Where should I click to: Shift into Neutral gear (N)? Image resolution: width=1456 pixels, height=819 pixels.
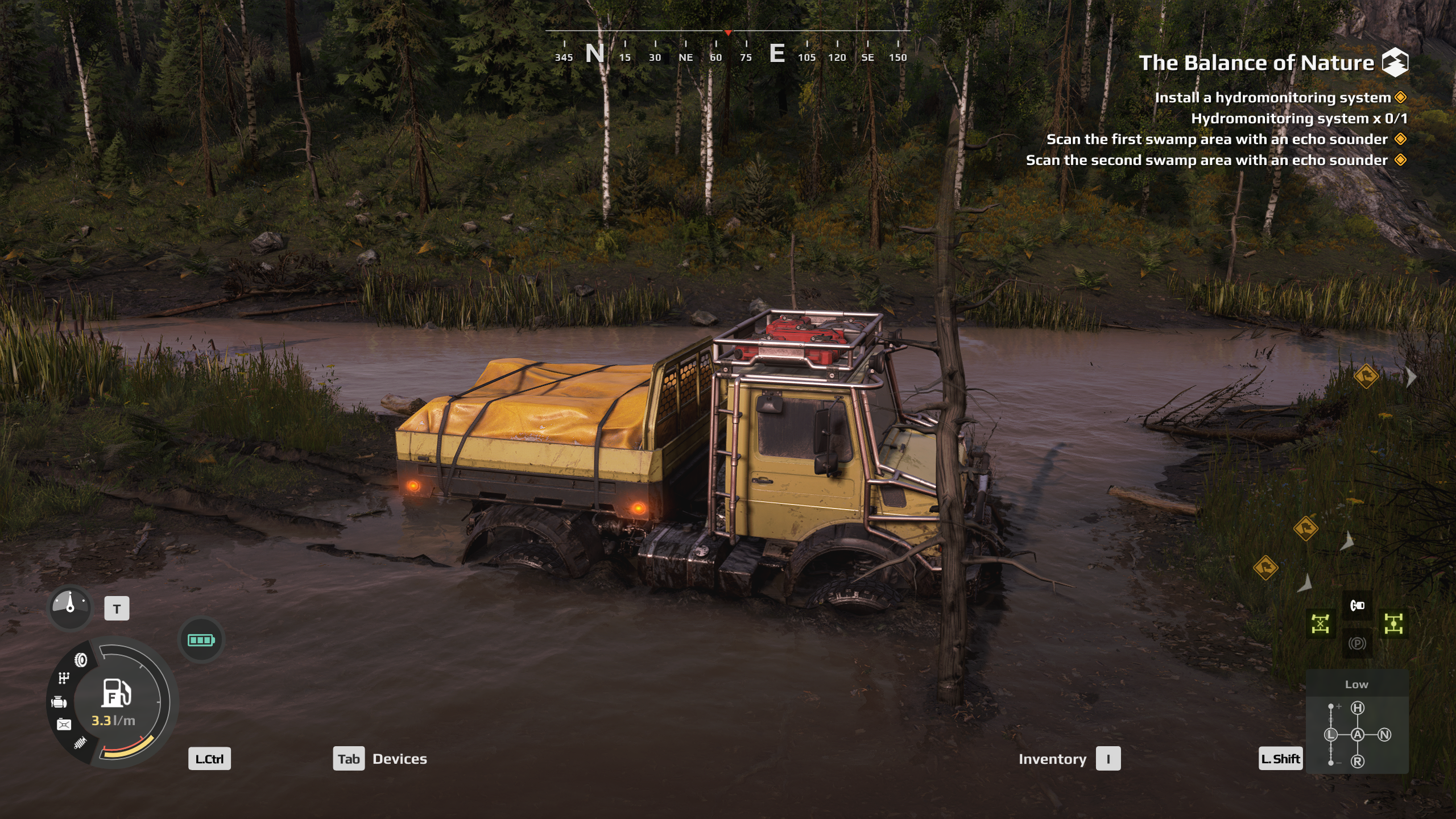click(x=1384, y=735)
